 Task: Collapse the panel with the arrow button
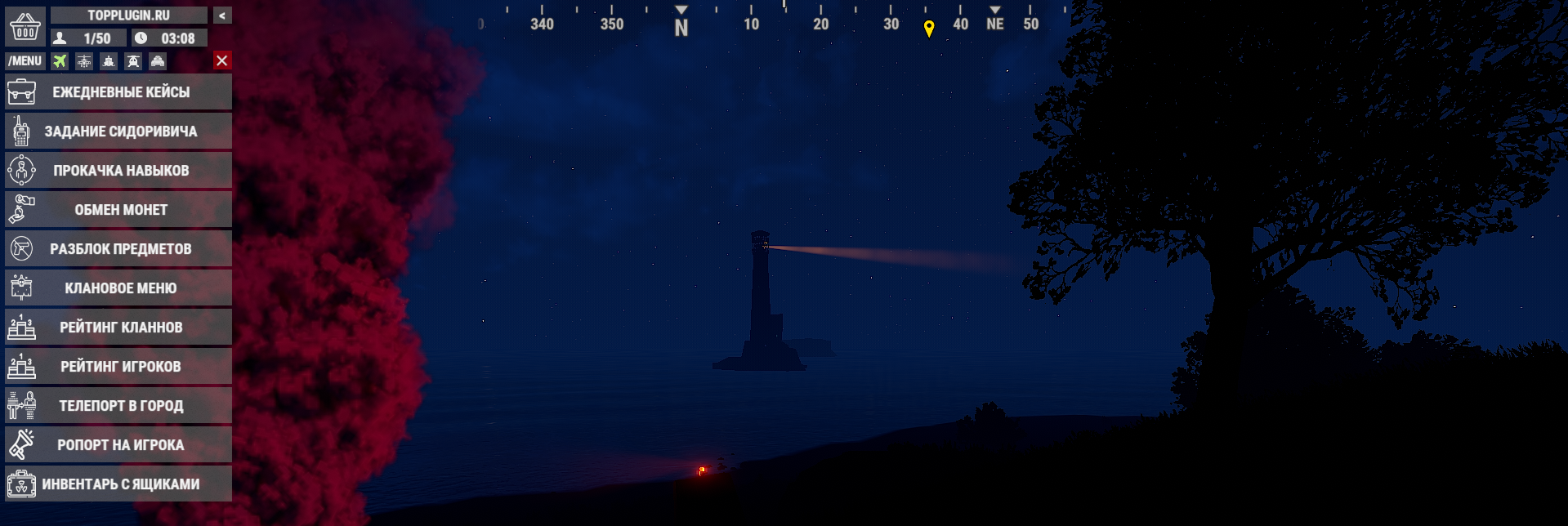[221, 16]
